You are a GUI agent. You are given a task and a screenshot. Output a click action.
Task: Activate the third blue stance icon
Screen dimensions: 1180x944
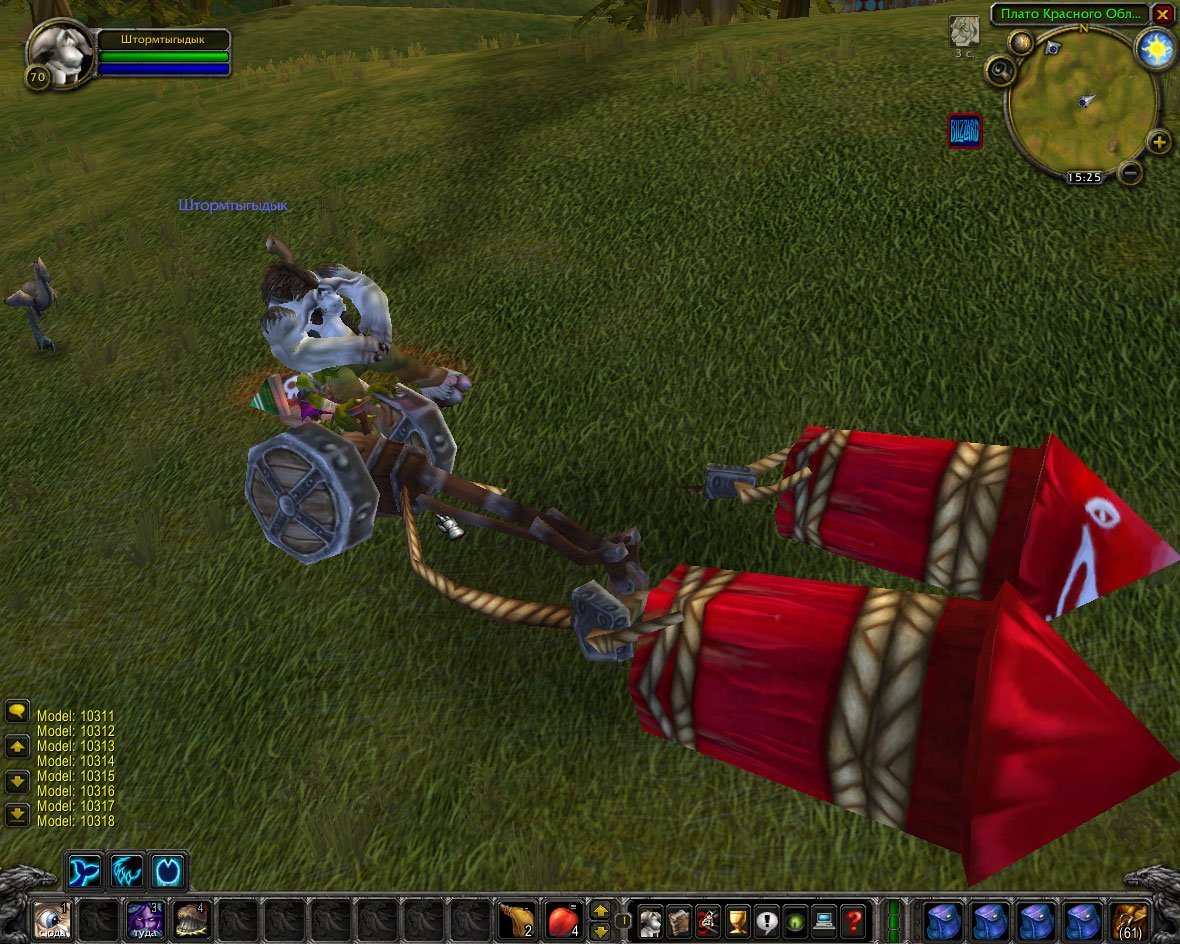pos(168,872)
